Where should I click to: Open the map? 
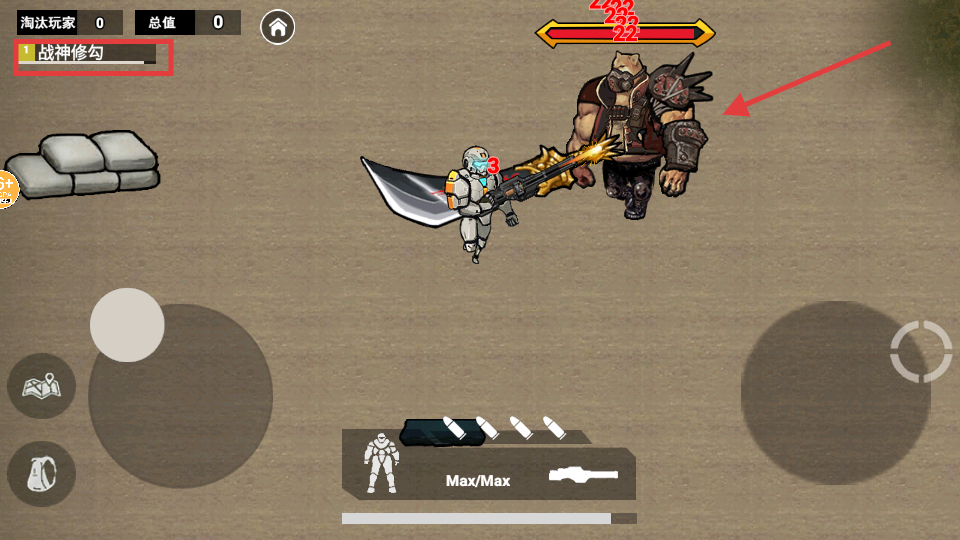41,386
